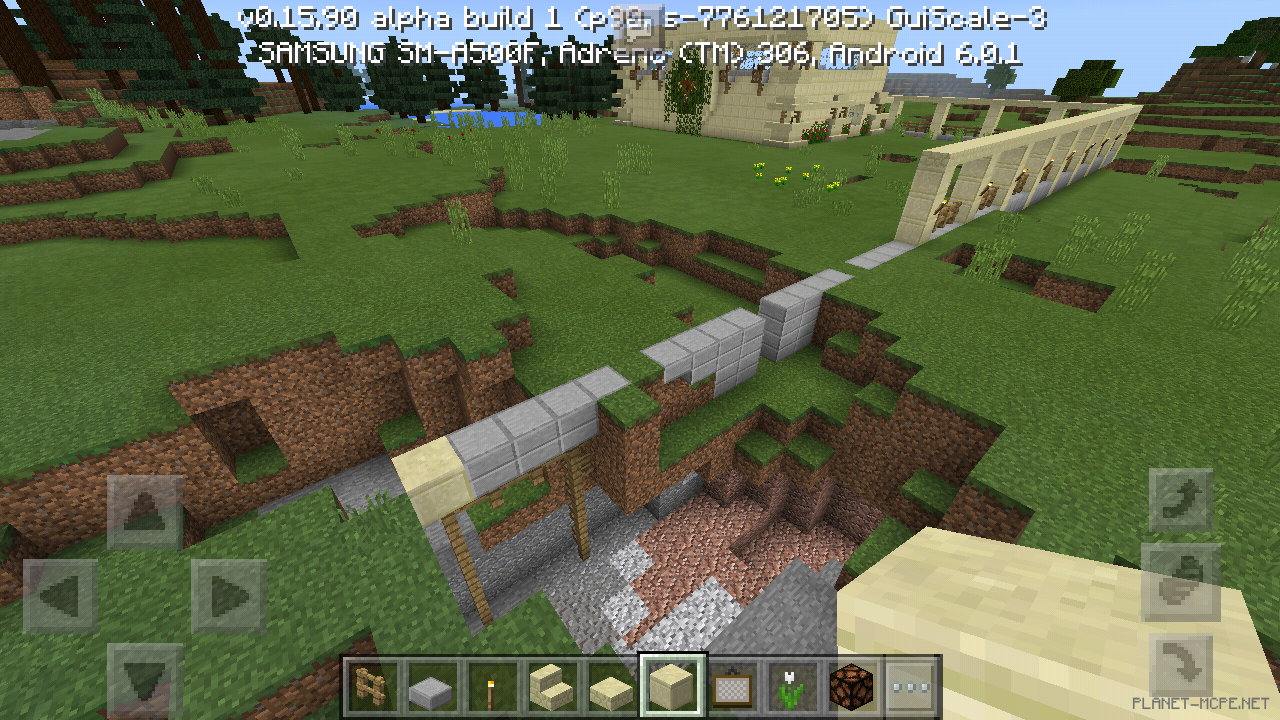
Task: Tap the move forward arrow button
Action: coord(144,512)
